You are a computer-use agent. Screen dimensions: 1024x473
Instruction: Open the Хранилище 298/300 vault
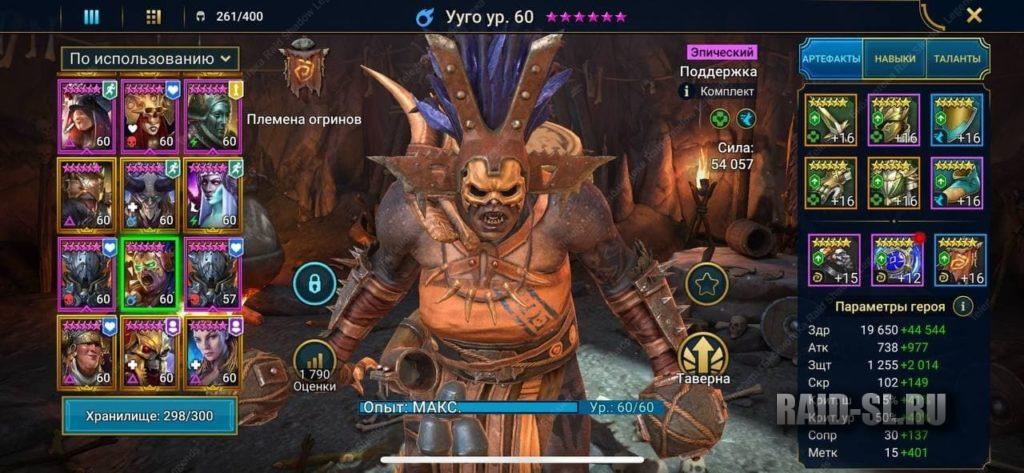pos(150,414)
